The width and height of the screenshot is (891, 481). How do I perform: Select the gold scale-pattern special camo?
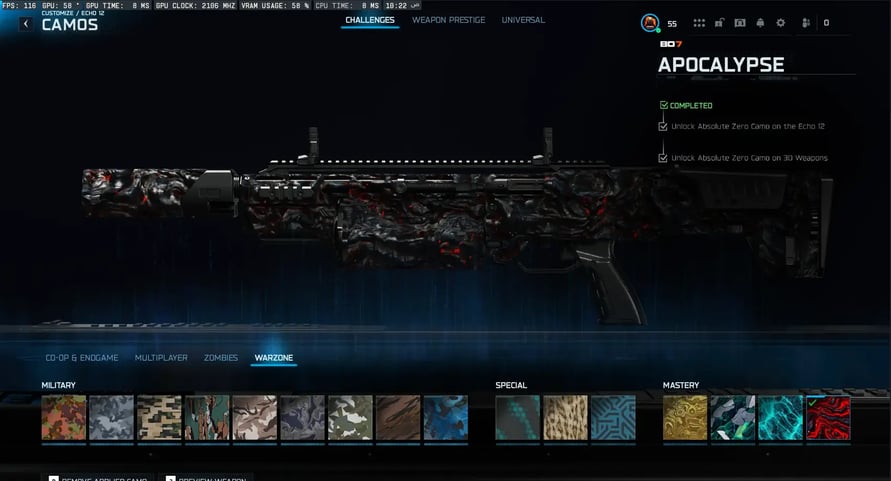tap(565, 417)
